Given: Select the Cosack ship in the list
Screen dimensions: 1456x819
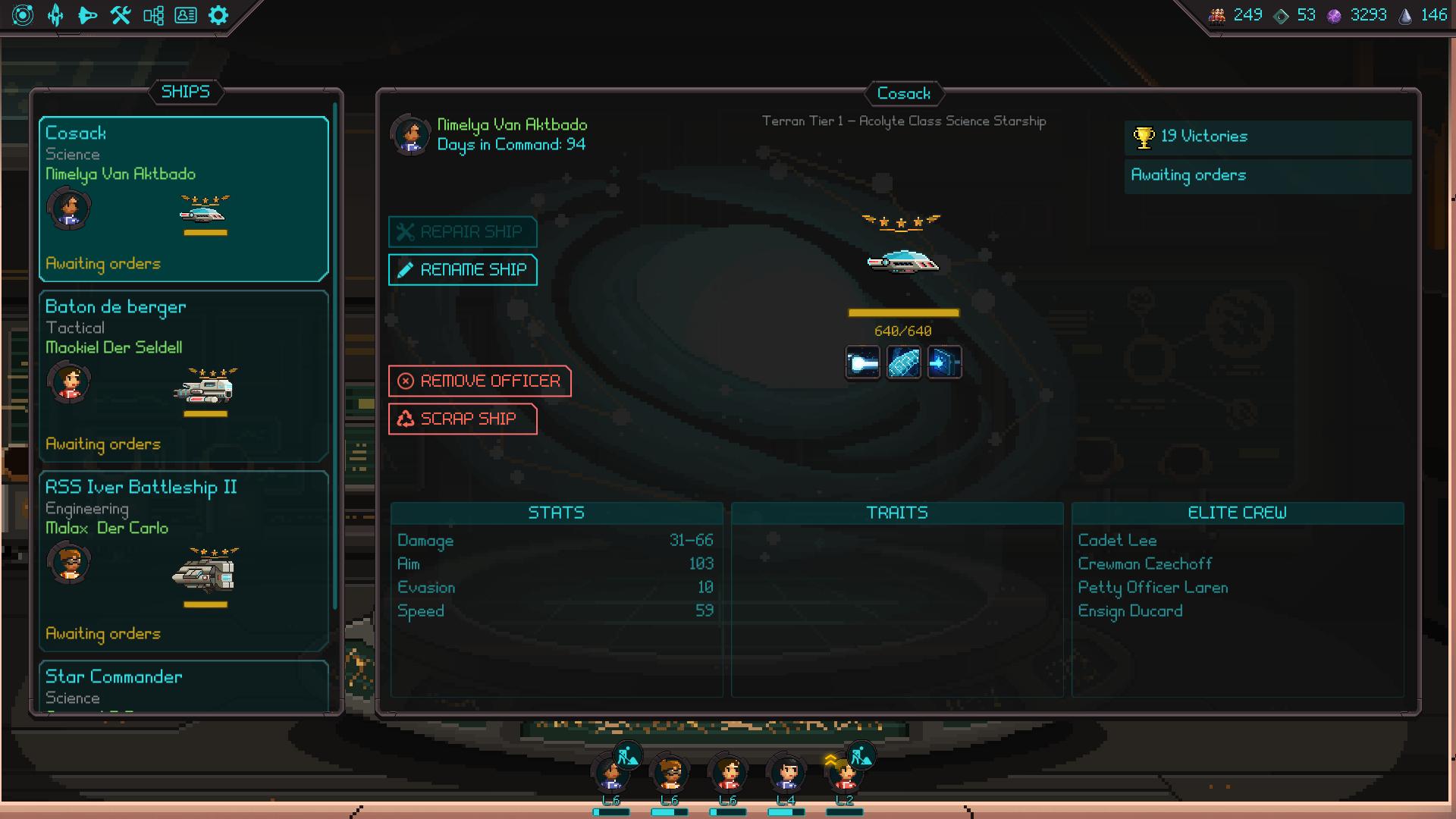Looking at the screenshot, I should point(184,199).
